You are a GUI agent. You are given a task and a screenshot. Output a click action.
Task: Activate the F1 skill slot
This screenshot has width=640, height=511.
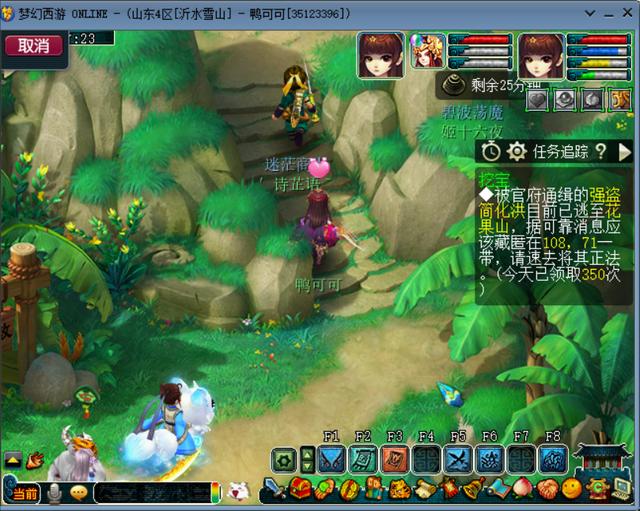(x=332, y=458)
